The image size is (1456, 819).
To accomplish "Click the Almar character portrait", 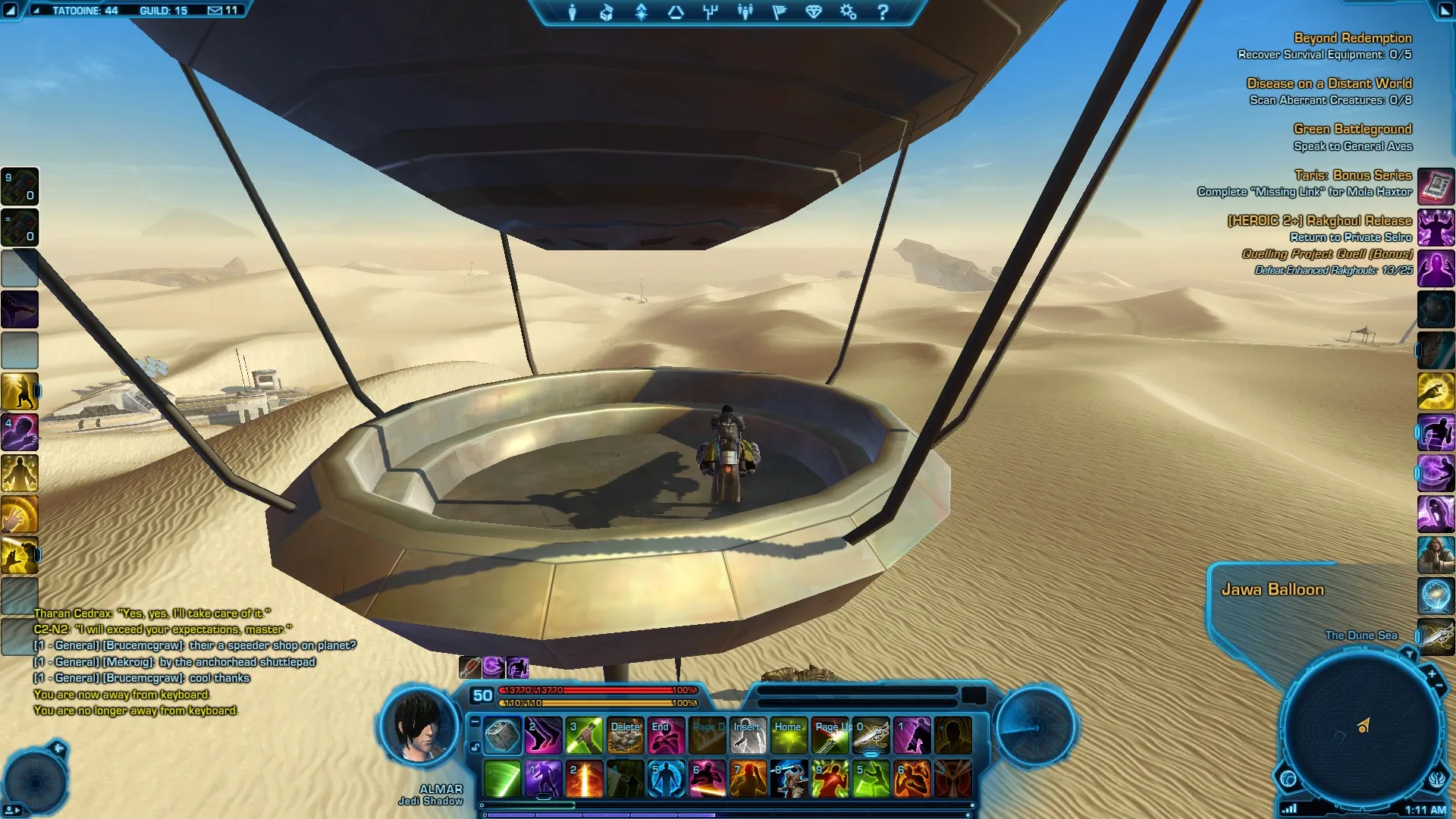I will [421, 729].
